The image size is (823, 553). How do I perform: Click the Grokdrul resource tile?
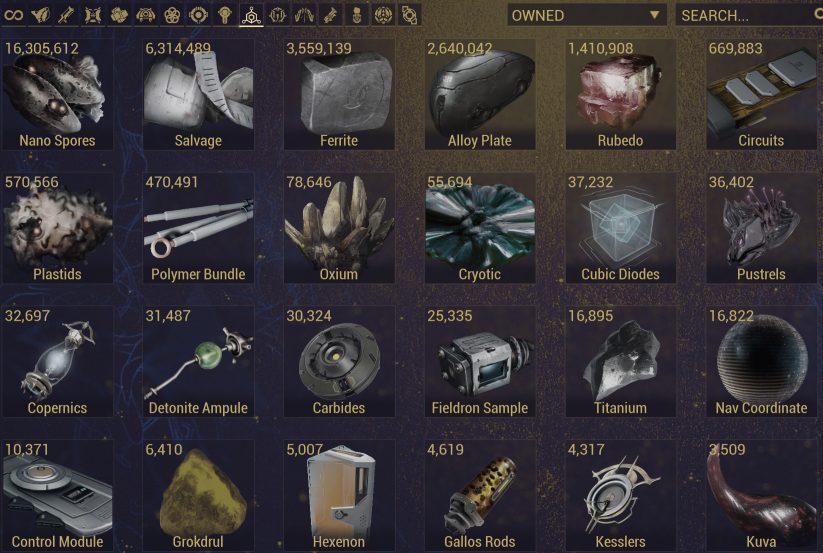198,496
